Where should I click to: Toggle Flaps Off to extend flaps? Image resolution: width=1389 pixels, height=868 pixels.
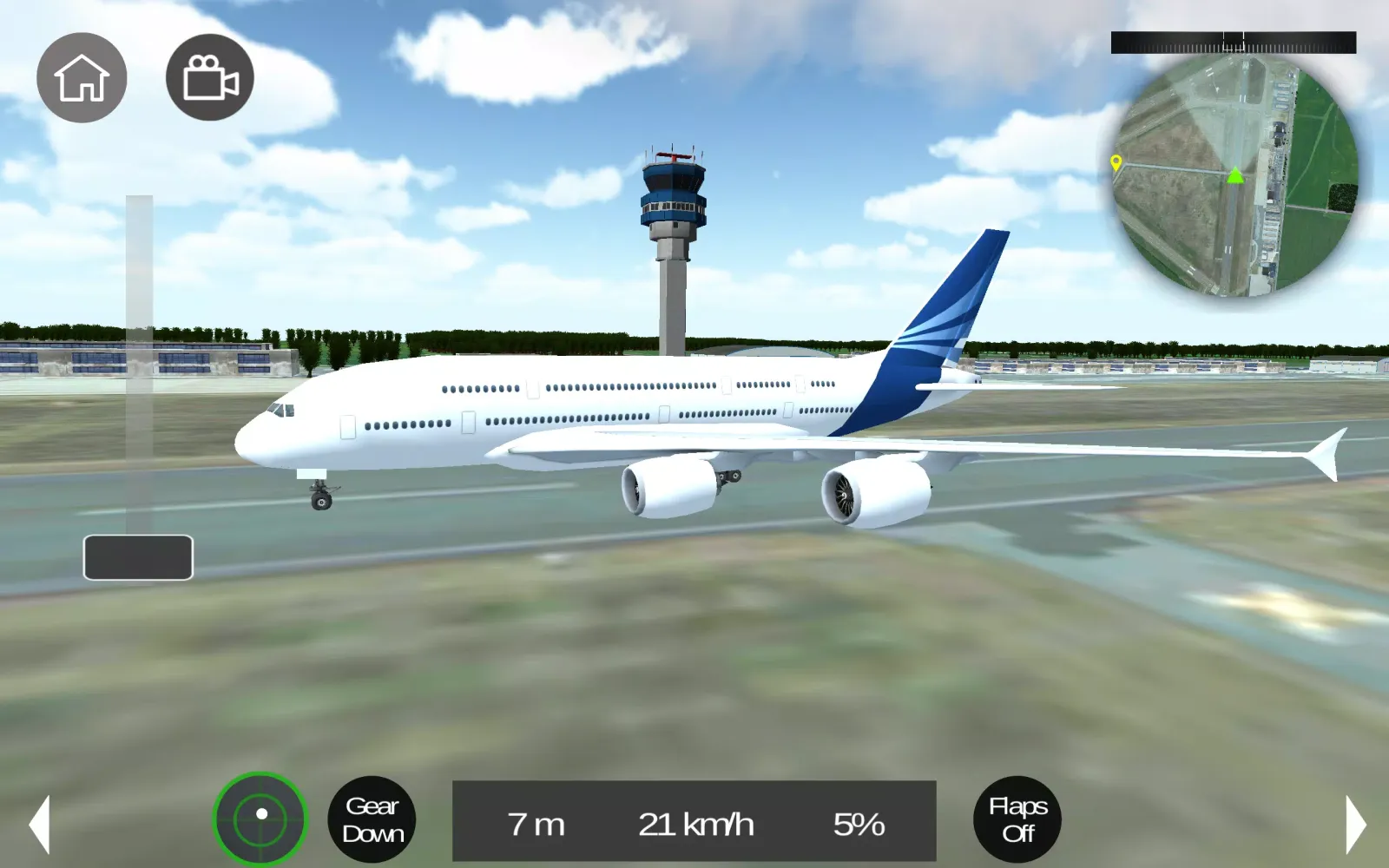coord(1017,819)
